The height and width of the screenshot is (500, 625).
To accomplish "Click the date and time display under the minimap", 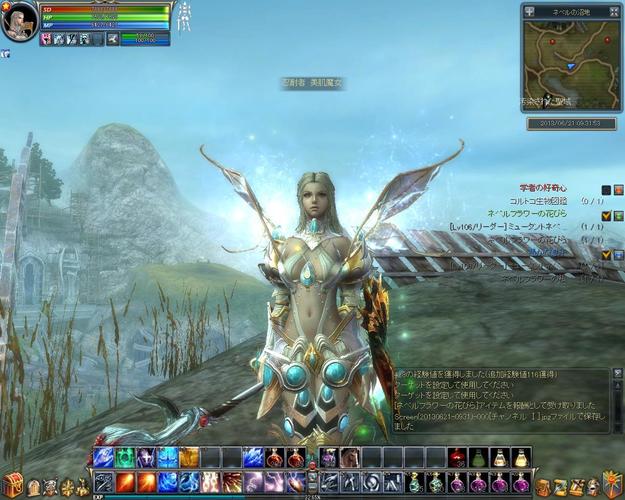I will (570, 124).
